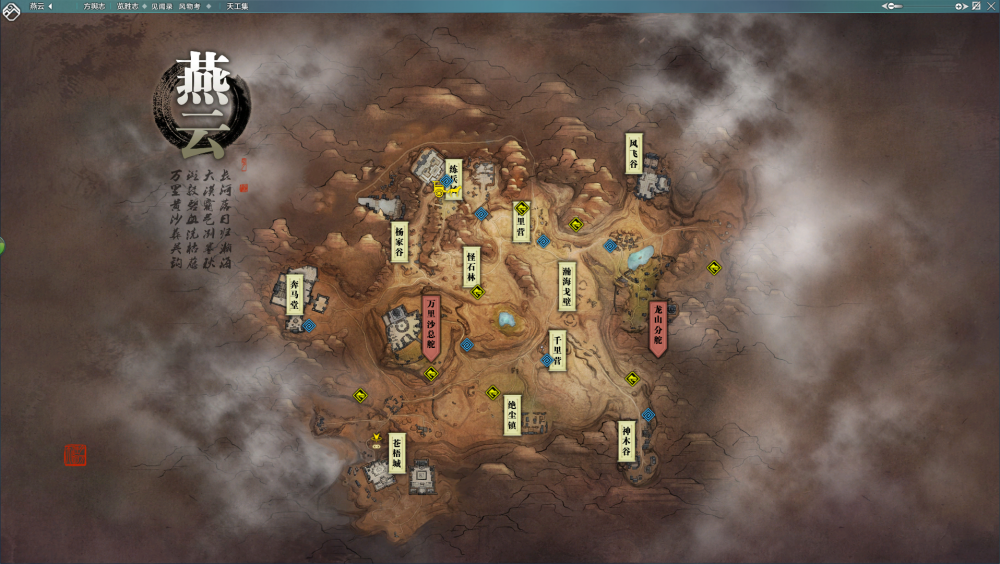Select the 绝尘镇 location label

[x=512, y=414]
